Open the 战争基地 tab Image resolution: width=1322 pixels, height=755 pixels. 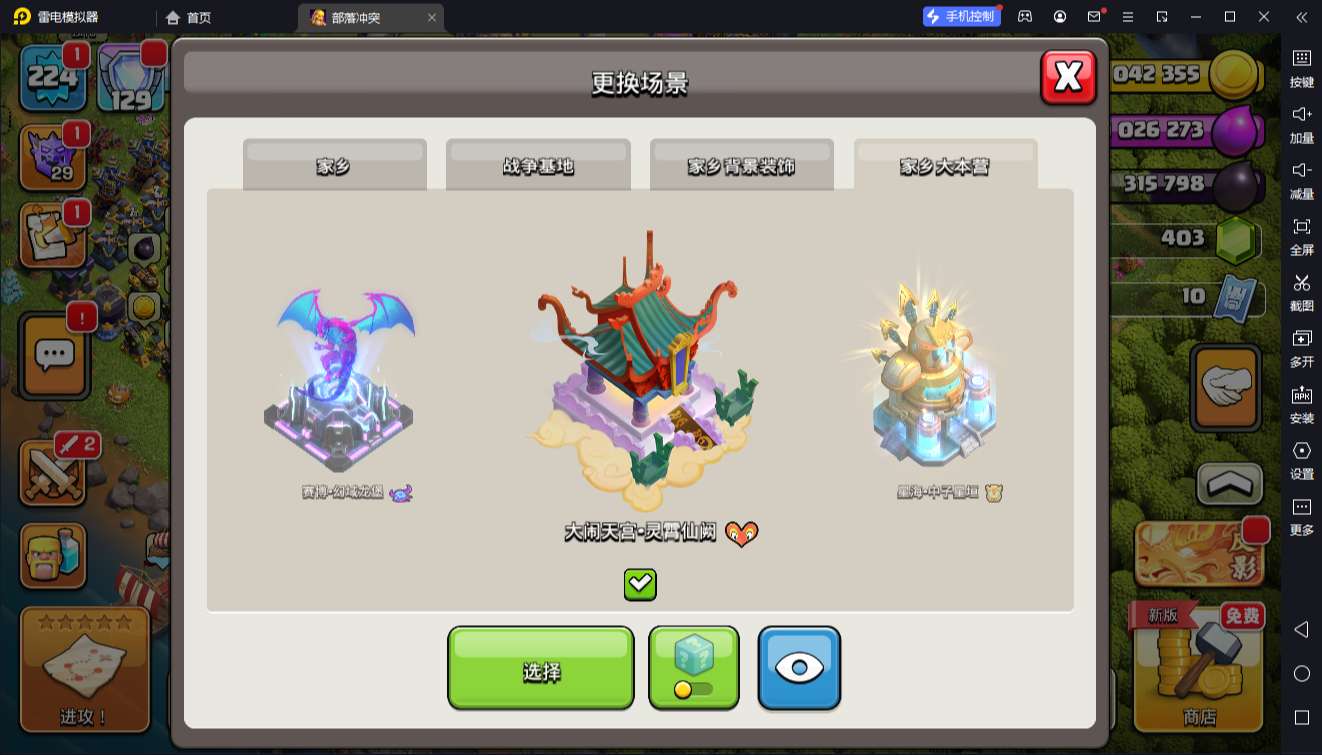[538, 165]
